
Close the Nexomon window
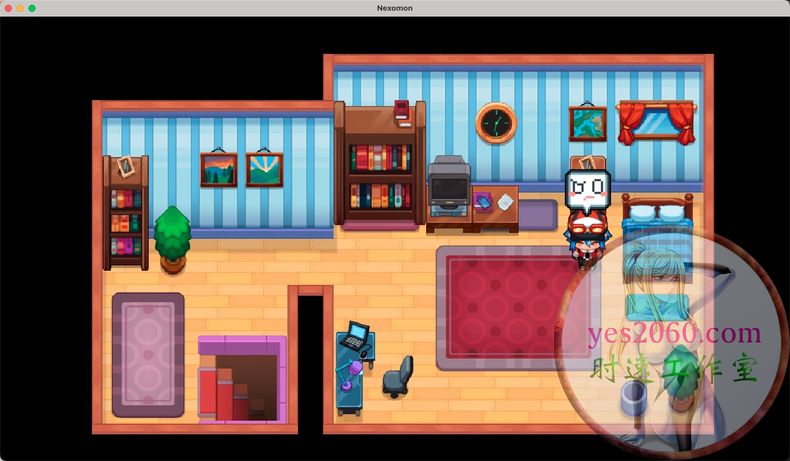tap(7, 8)
